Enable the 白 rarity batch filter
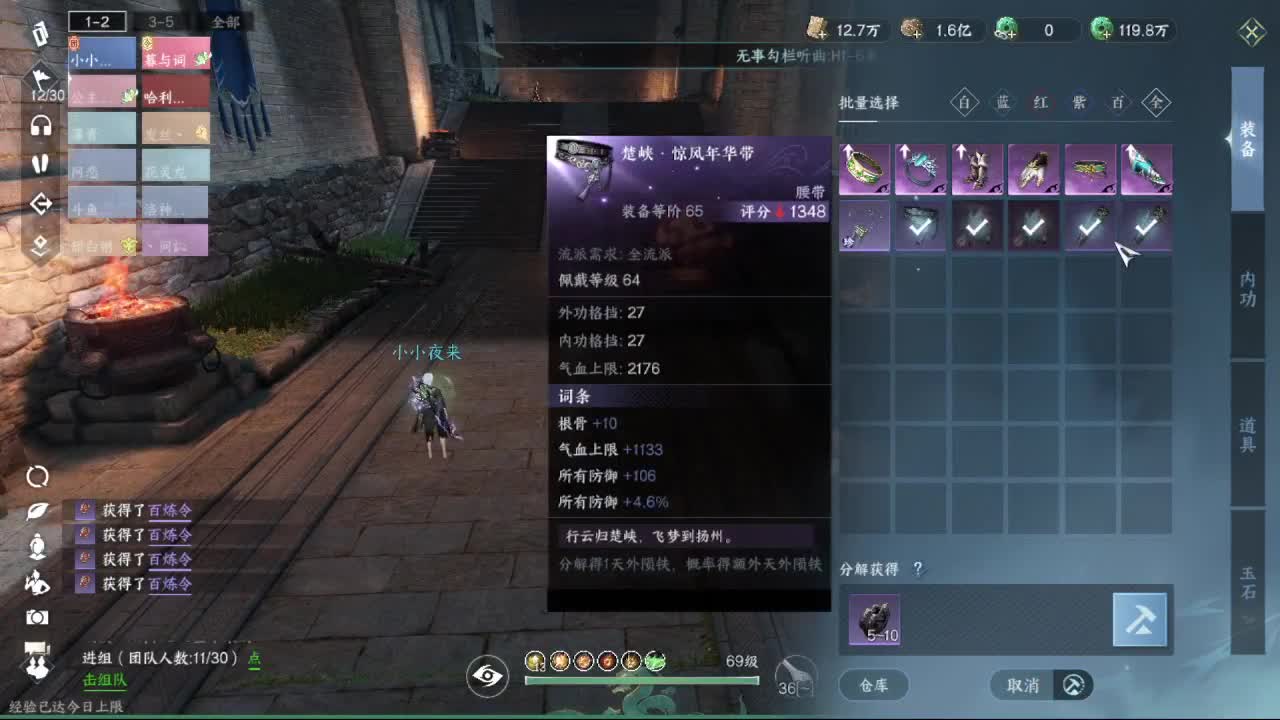The image size is (1280, 720). pyautogui.click(x=964, y=103)
